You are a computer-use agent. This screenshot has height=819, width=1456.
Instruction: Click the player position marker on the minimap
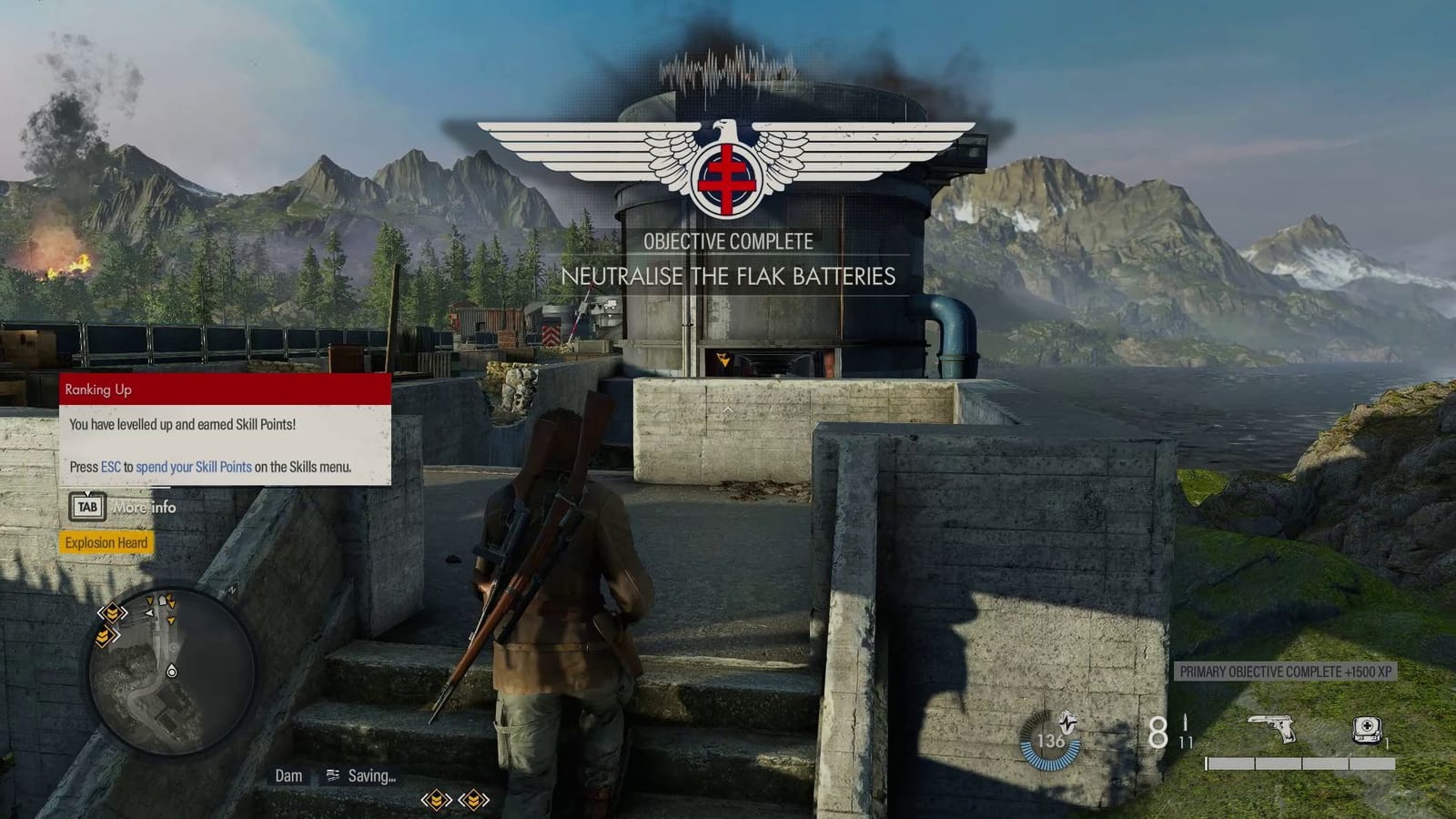pyautogui.click(x=172, y=670)
